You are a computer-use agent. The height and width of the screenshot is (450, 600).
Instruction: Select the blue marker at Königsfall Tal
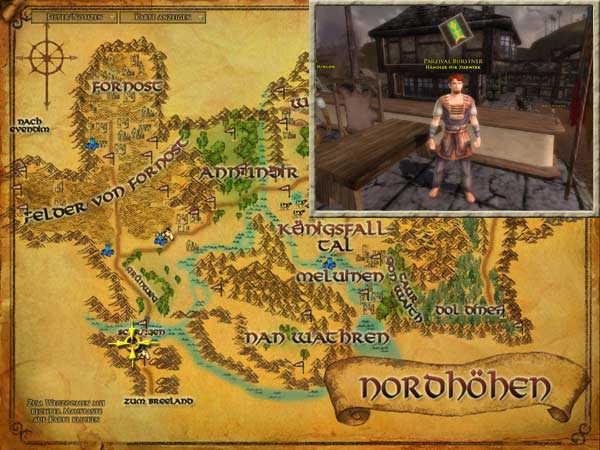328,263
